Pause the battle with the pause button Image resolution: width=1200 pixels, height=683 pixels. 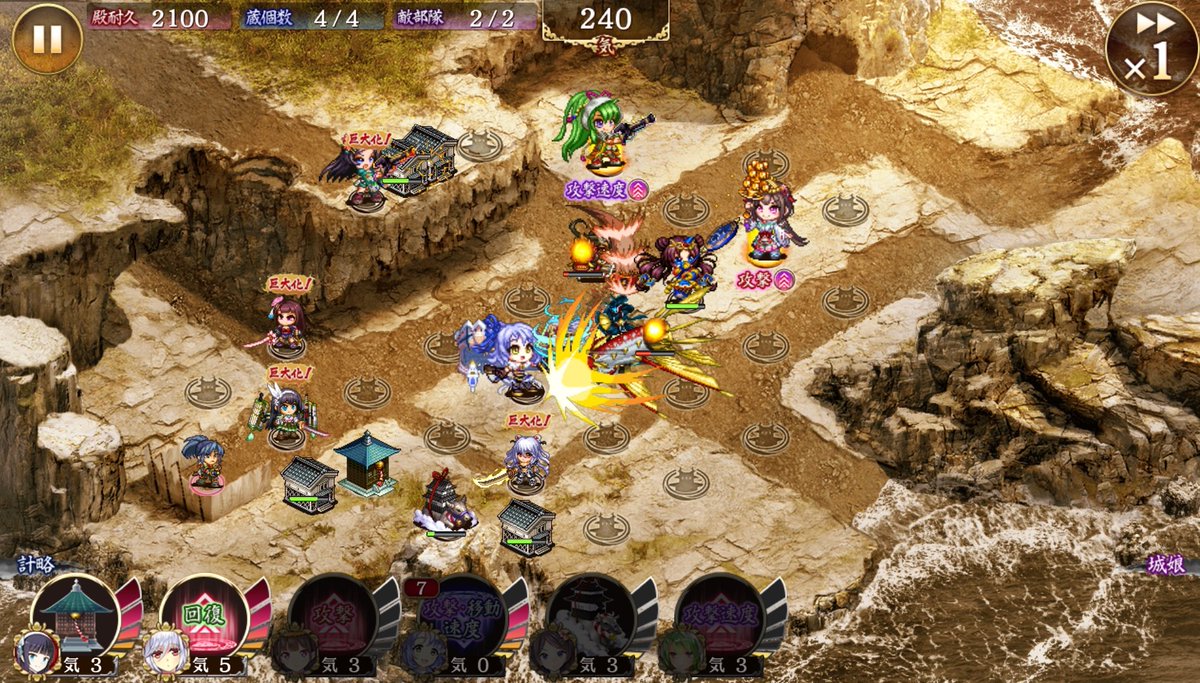pyautogui.click(x=47, y=39)
